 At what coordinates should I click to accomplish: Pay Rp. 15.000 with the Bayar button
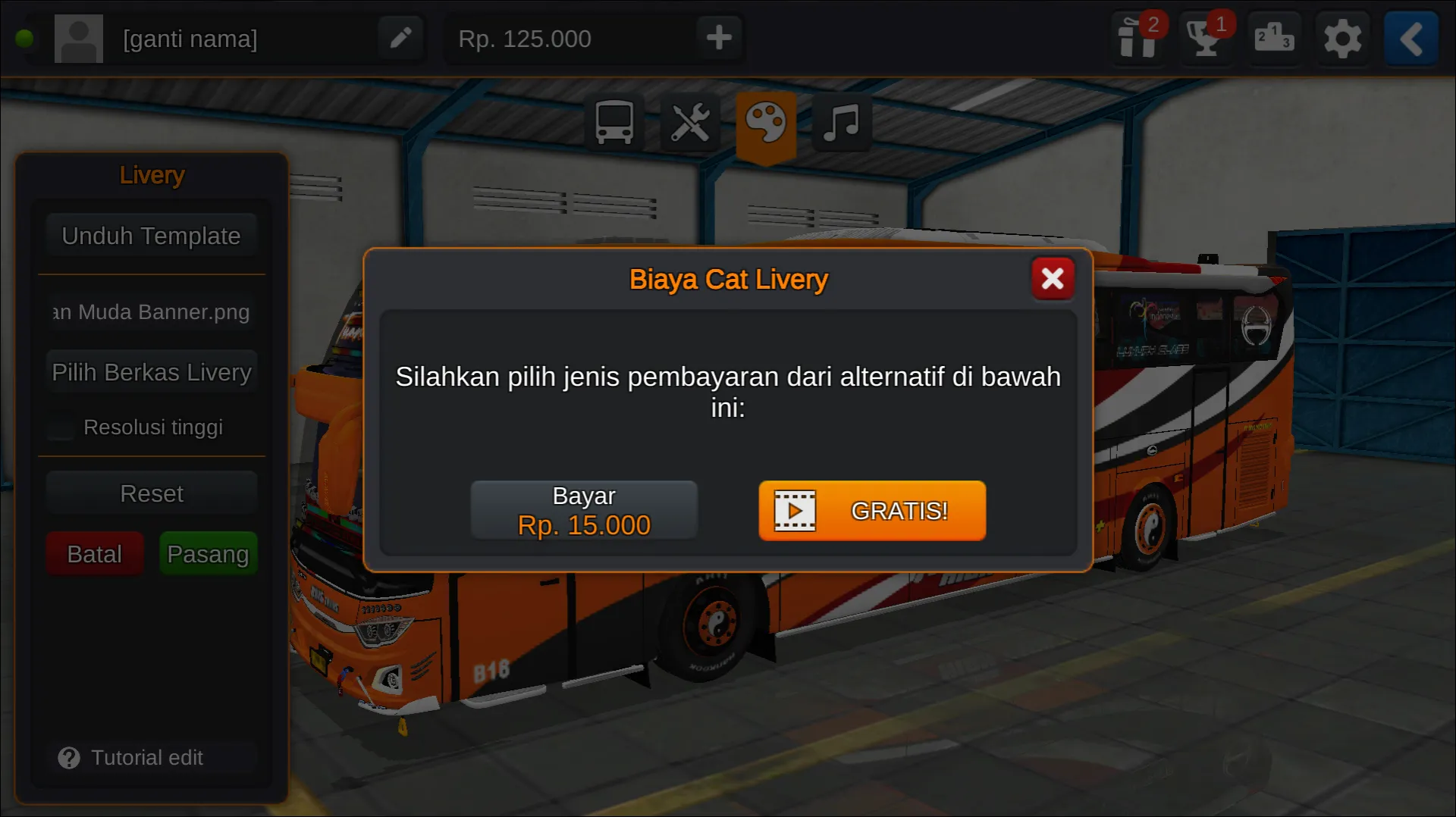[584, 510]
